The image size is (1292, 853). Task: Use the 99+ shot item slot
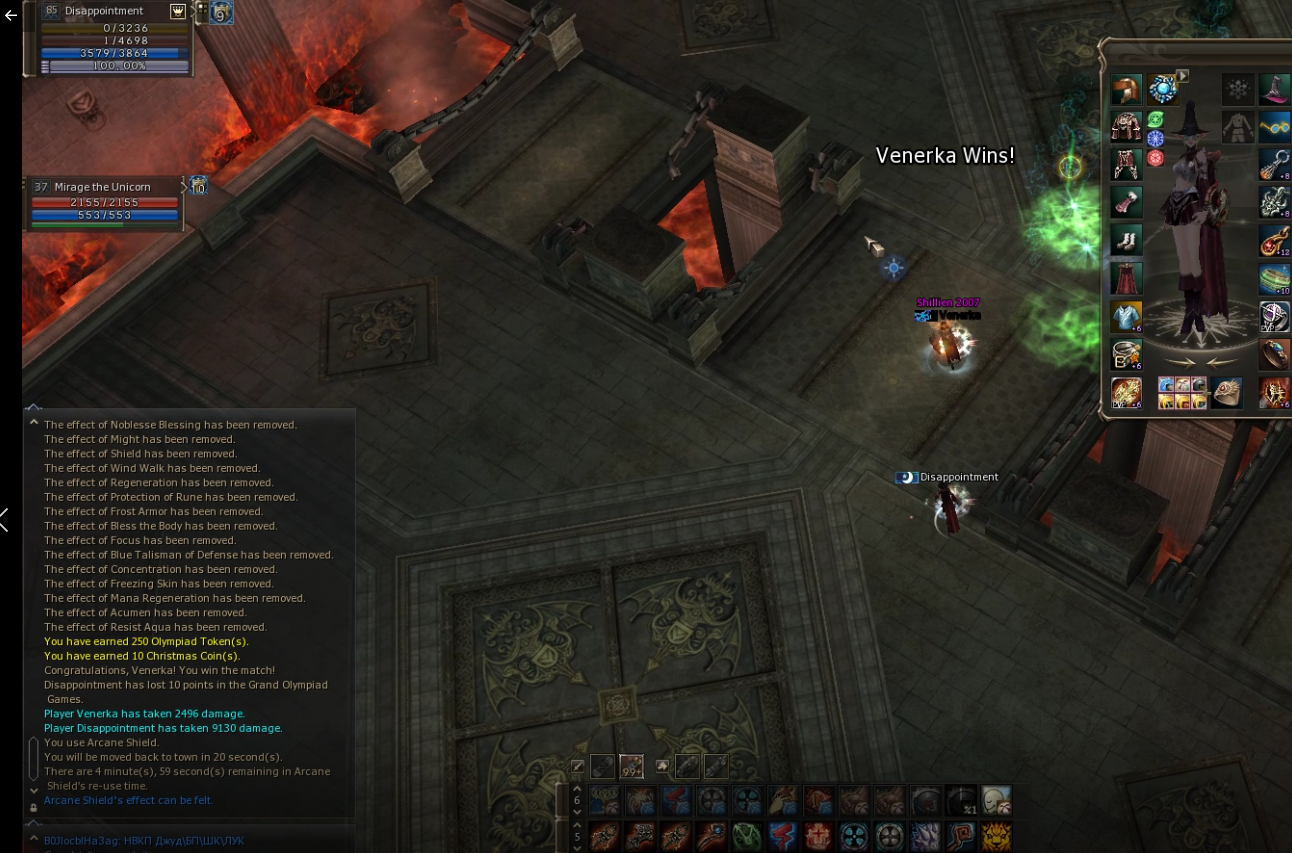[631, 767]
